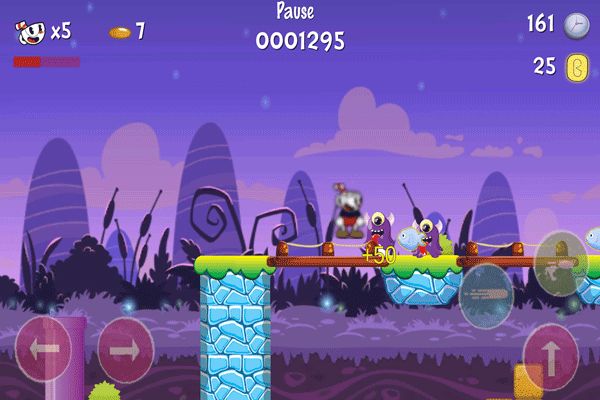The height and width of the screenshot is (400, 600).
Task: Tap the left arrow movement button
Action: [x=44, y=349]
